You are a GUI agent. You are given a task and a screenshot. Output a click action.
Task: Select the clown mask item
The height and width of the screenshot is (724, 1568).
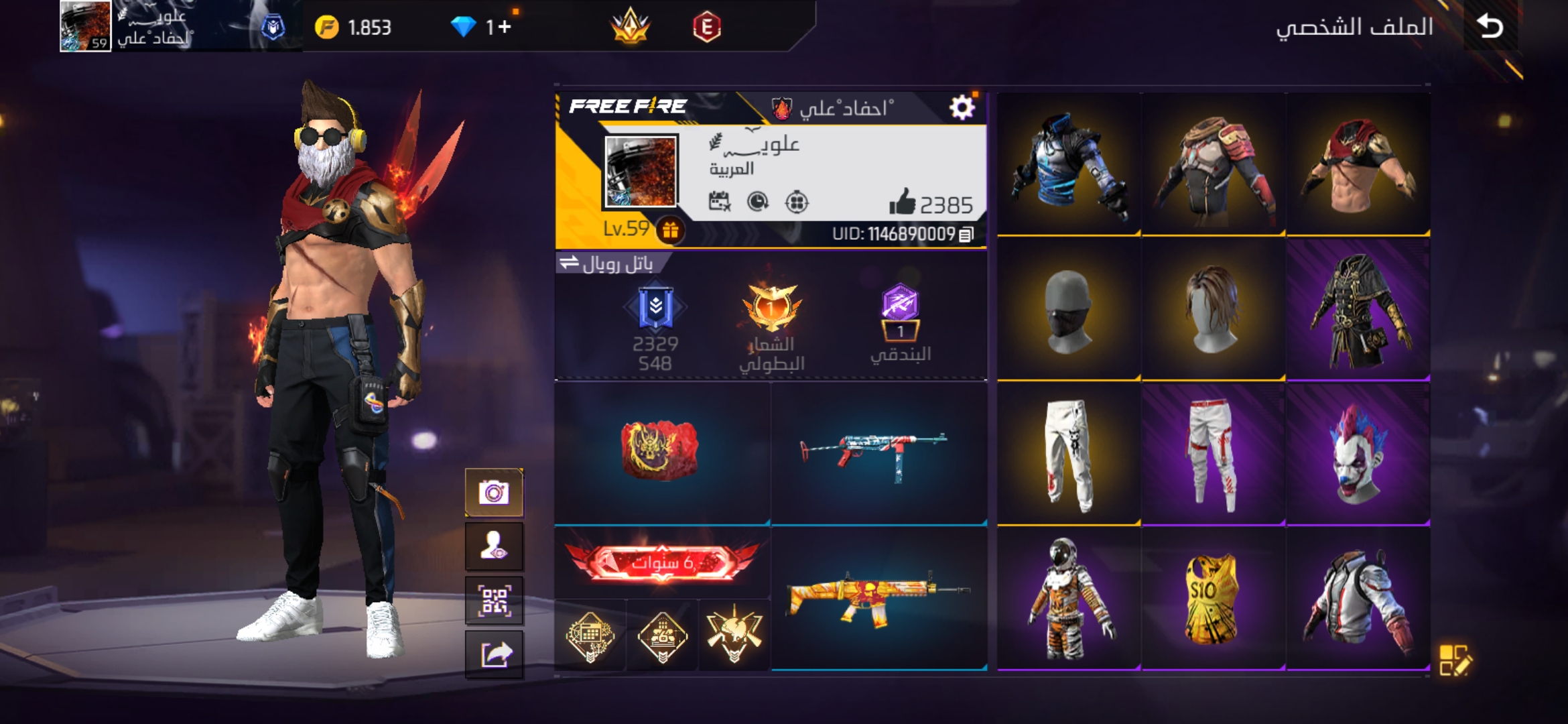tap(1358, 454)
